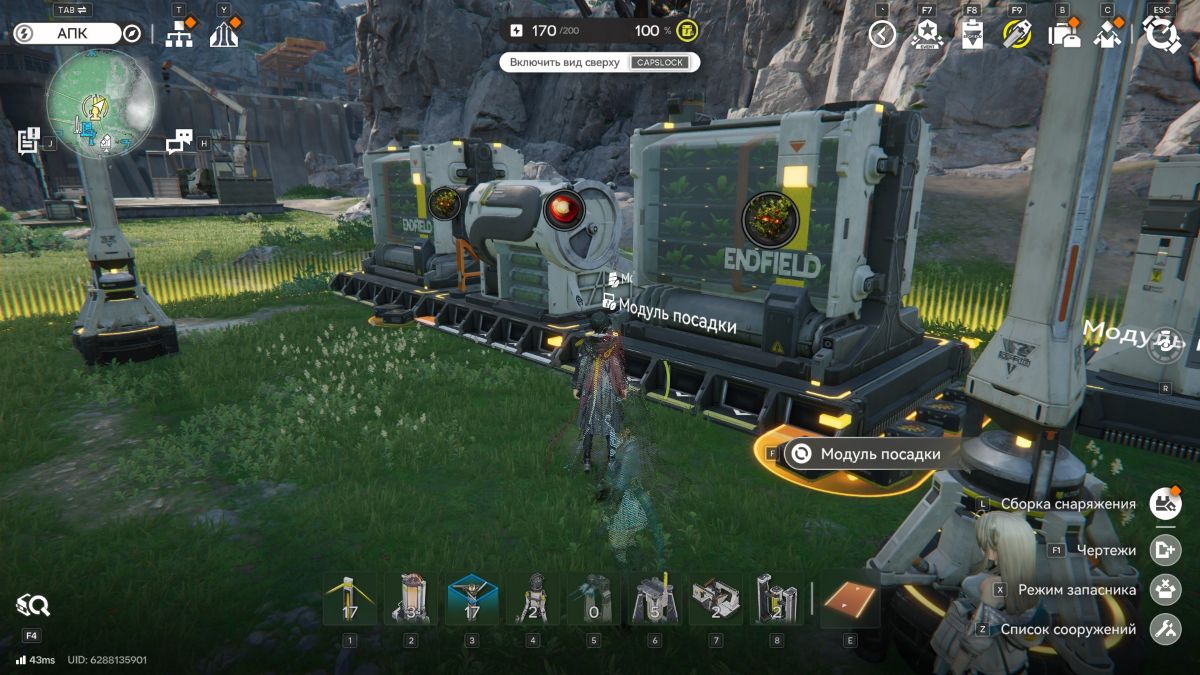Viewport: 1200px width, 675px height.
Task: Open the triple-arrow upgrade icon
Action: (x=224, y=35)
